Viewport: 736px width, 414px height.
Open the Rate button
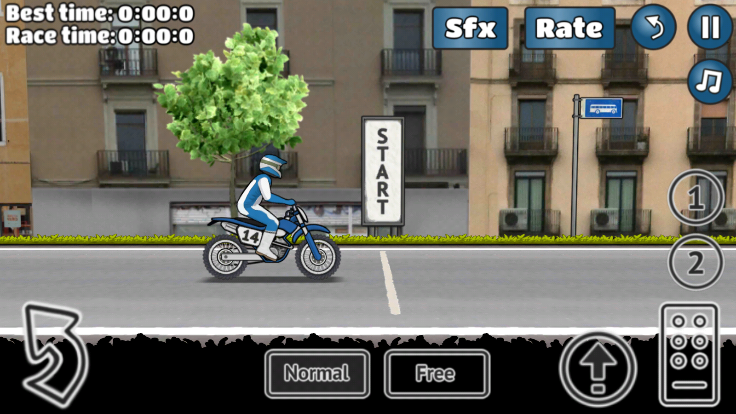click(570, 28)
